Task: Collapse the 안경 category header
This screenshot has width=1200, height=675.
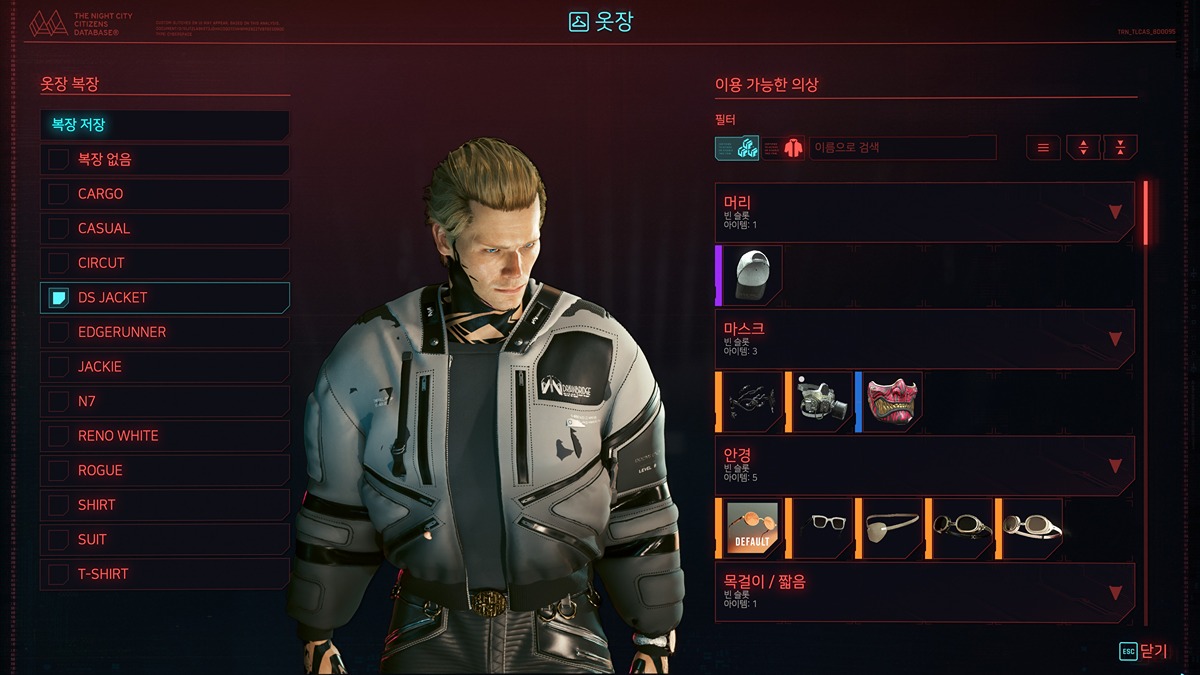Action: 924,465
